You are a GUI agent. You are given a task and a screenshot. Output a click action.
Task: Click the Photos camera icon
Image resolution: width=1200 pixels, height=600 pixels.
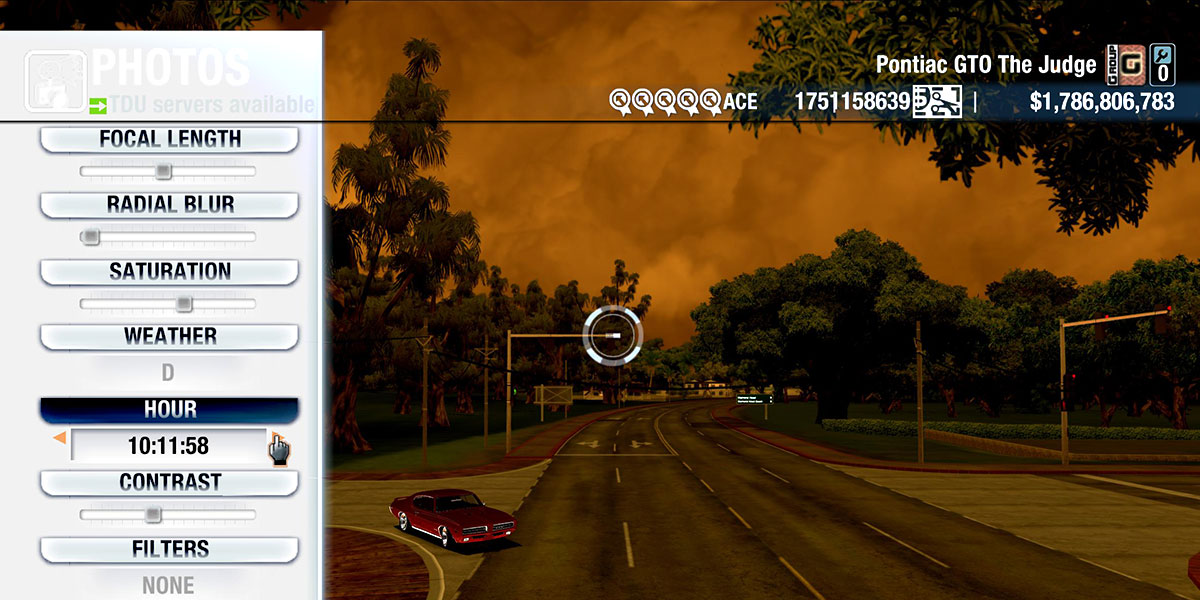point(54,81)
